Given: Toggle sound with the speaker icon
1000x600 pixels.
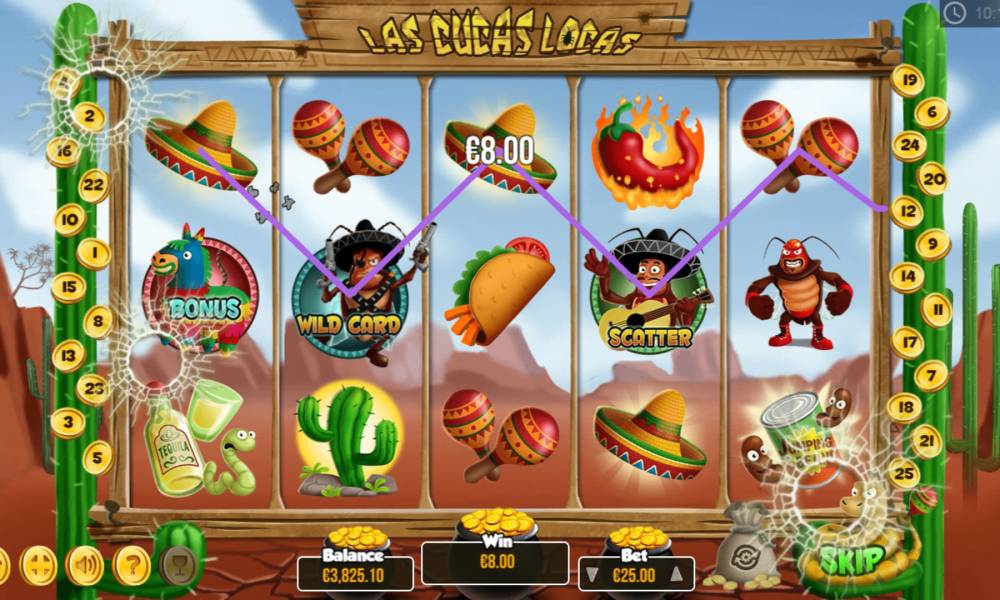Looking at the screenshot, I should click(85, 567).
